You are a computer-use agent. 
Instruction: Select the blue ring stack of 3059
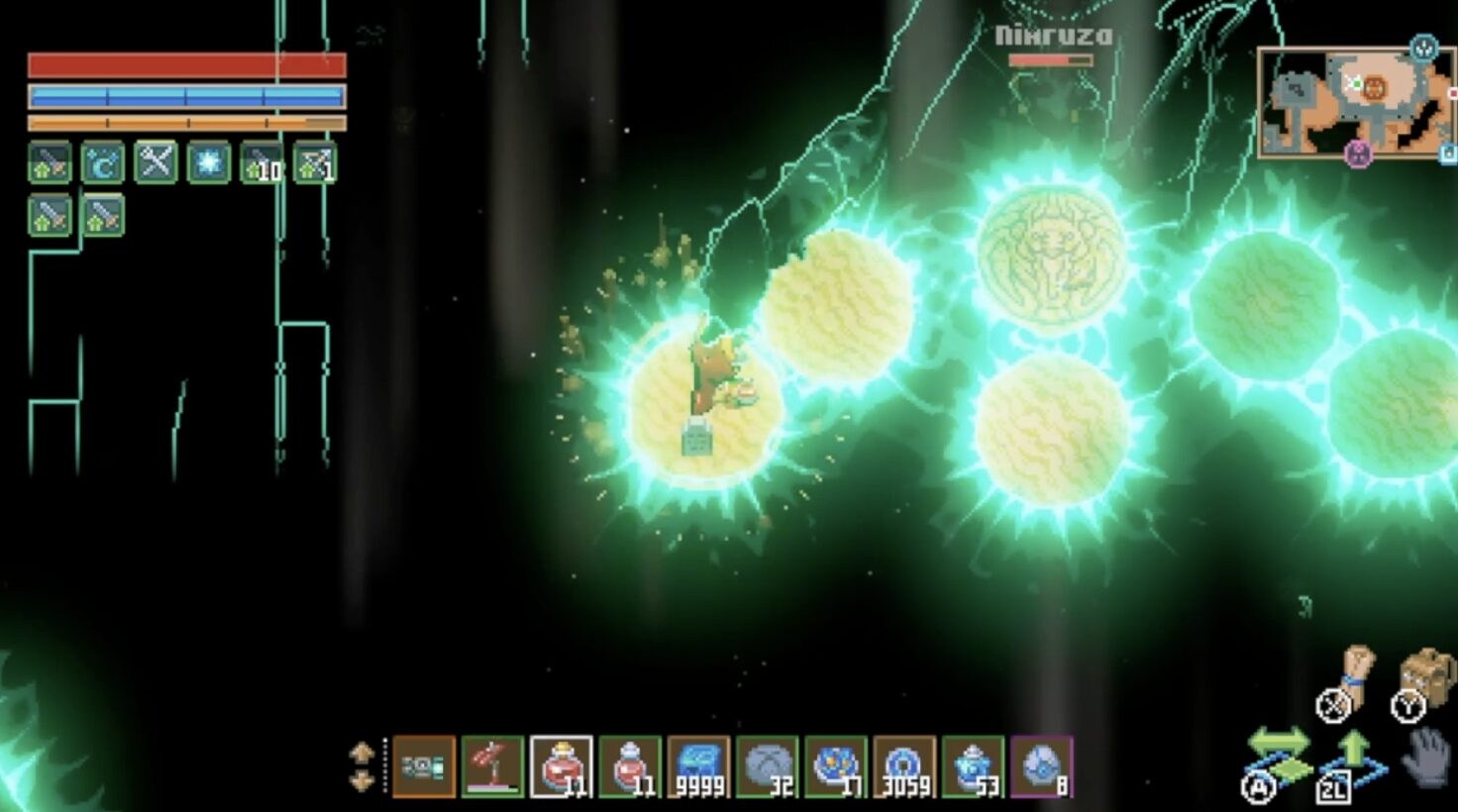click(x=904, y=766)
